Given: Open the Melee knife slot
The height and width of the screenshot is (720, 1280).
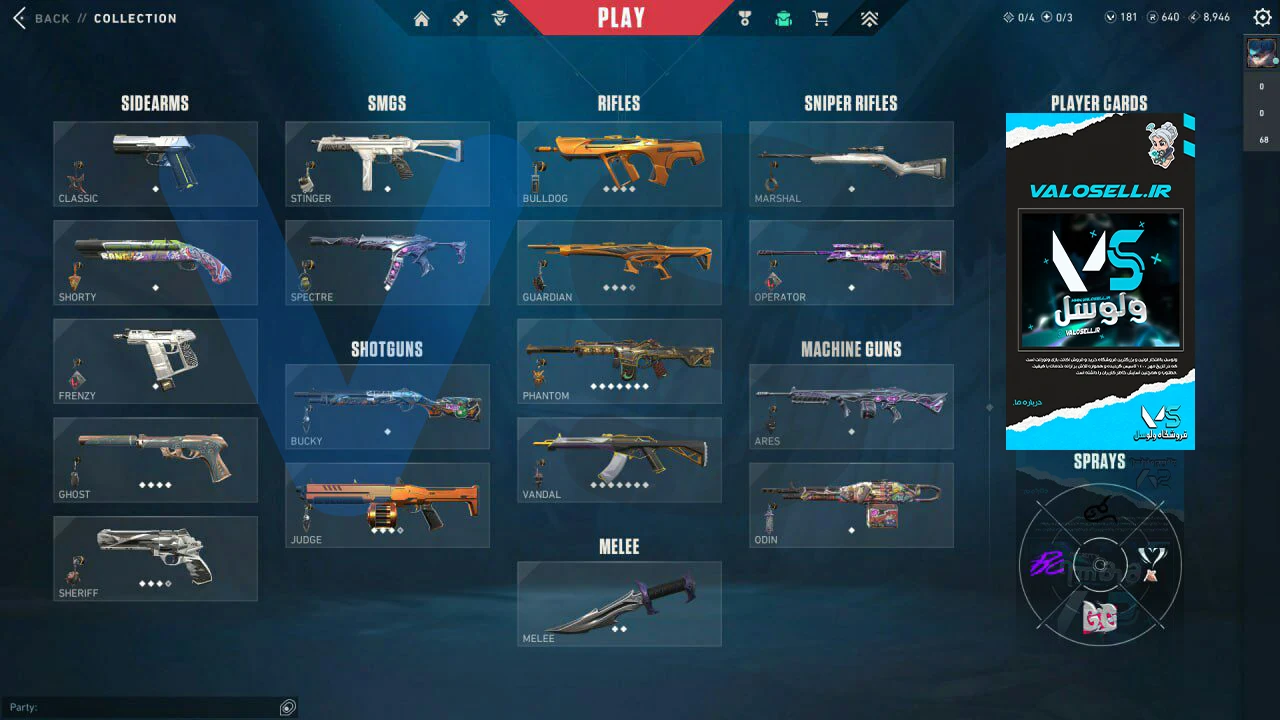Looking at the screenshot, I should 619,603.
